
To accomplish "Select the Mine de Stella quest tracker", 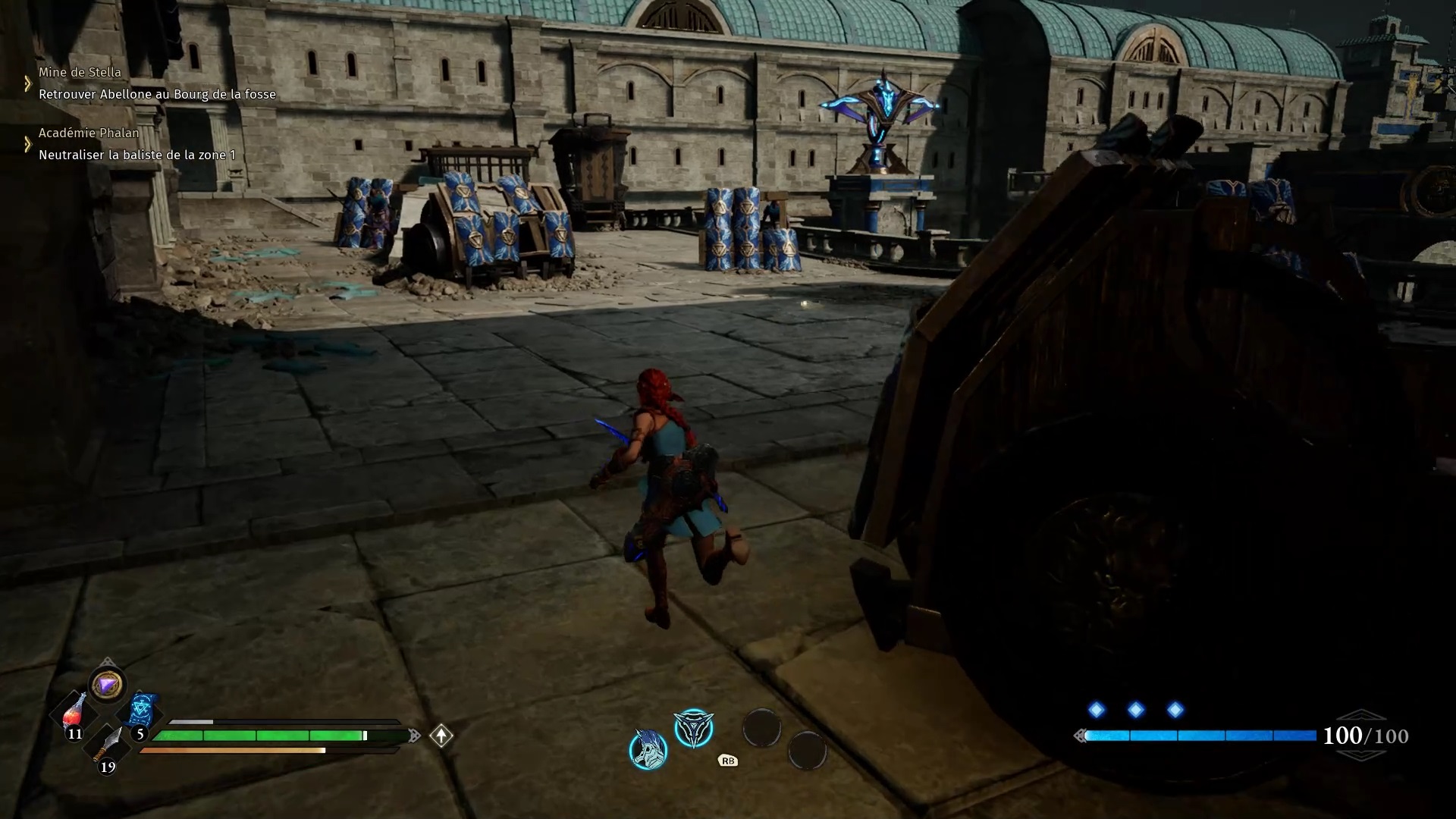I will tap(80, 73).
